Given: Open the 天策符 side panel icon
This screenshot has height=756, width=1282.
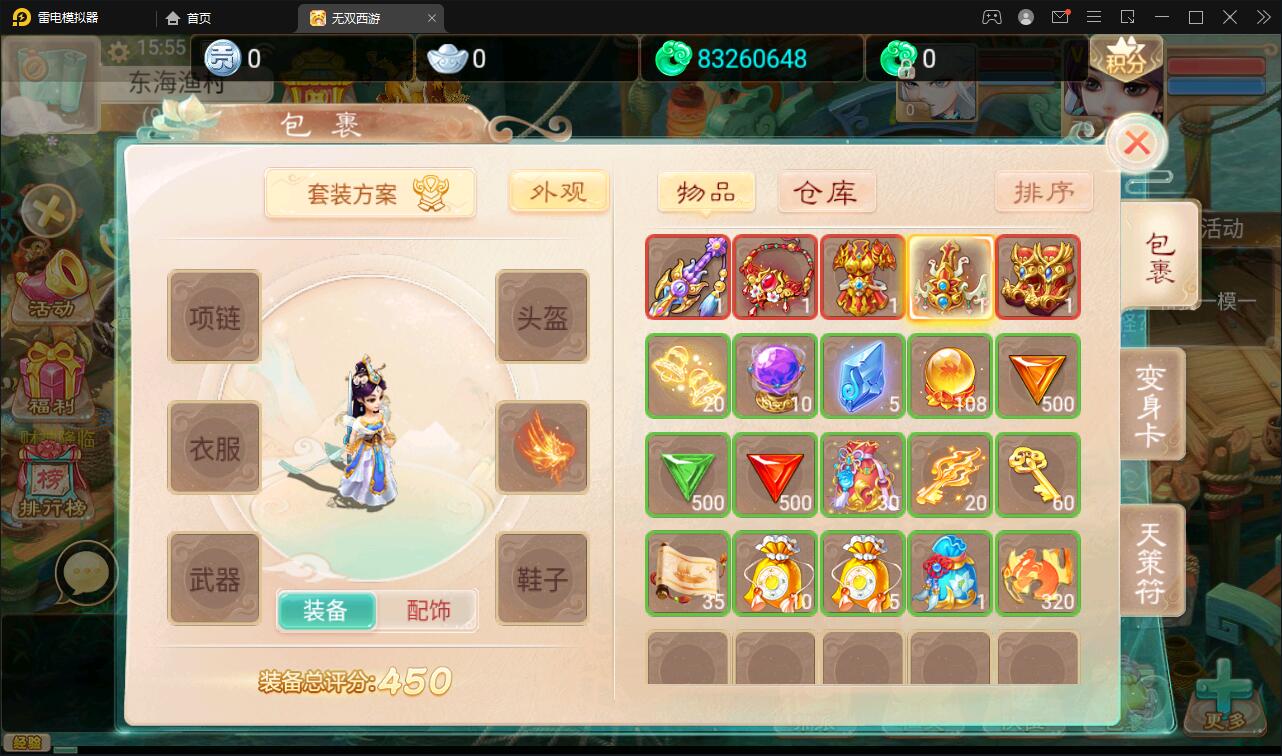Looking at the screenshot, I should 1152,560.
